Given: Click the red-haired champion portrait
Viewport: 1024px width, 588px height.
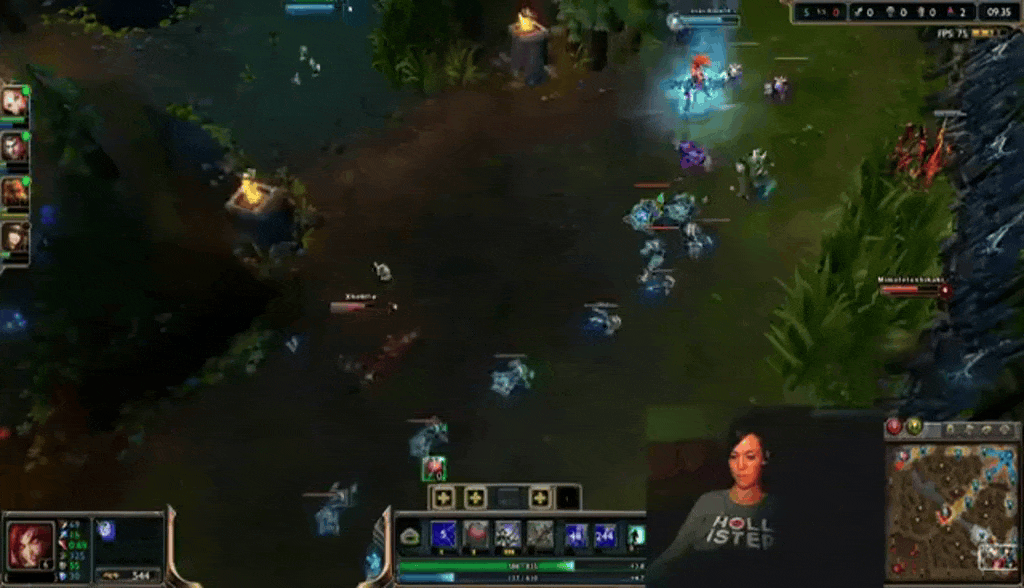Looking at the screenshot, I should point(30,544).
